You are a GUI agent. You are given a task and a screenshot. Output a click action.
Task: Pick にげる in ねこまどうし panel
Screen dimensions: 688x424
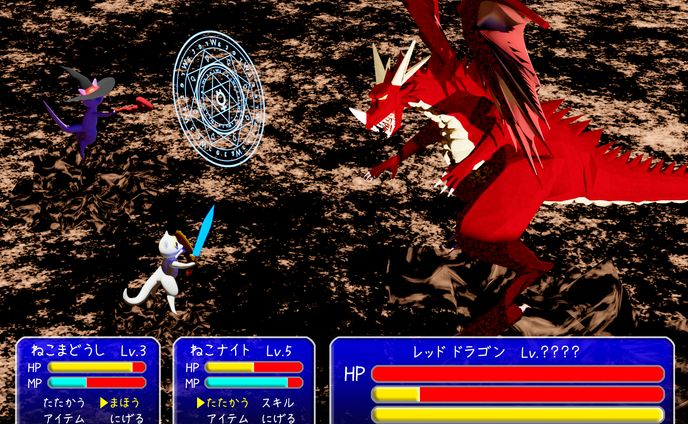(126, 418)
